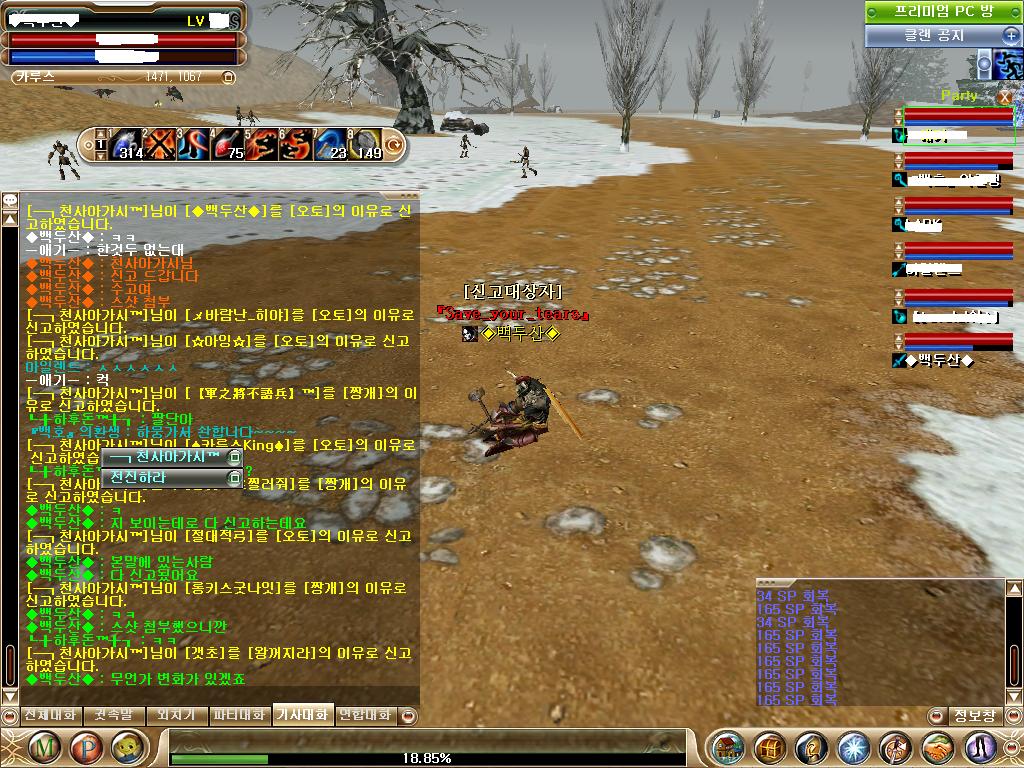Screen dimensions: 1024x768
Task: Switch to the 전체대화 chat tab
Action: point(49,716)
